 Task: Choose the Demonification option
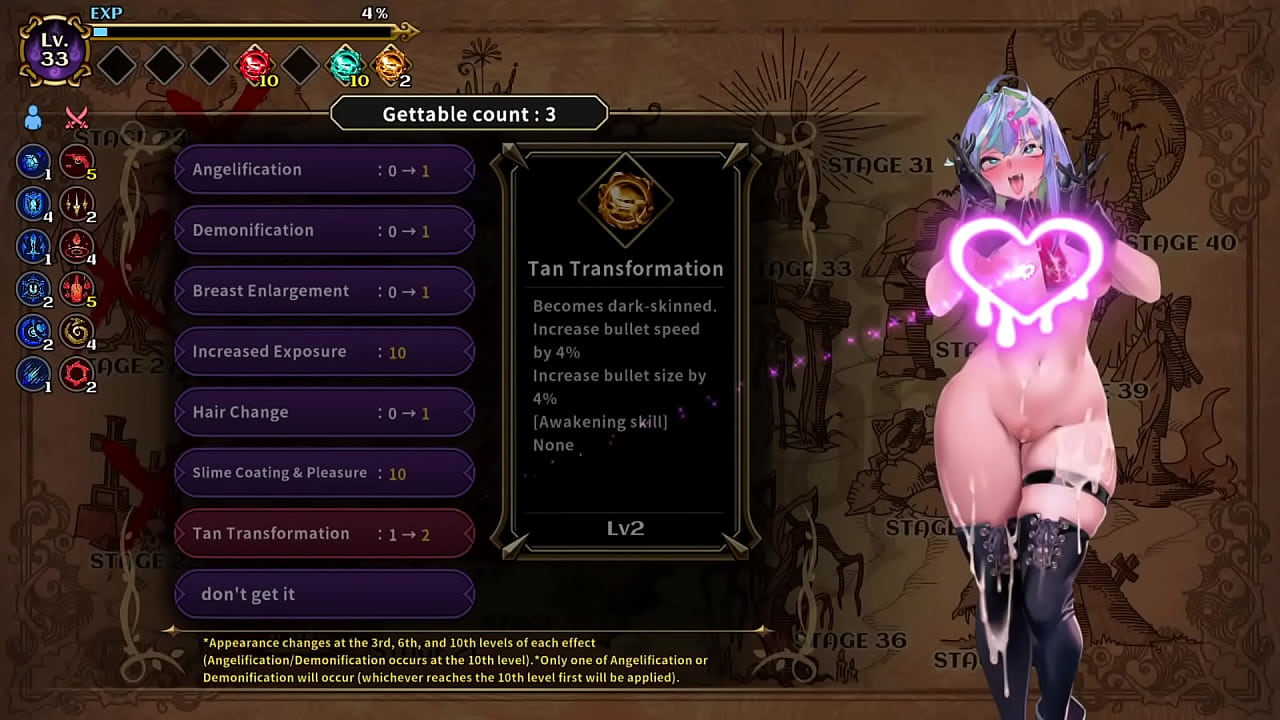coord(324,231)
